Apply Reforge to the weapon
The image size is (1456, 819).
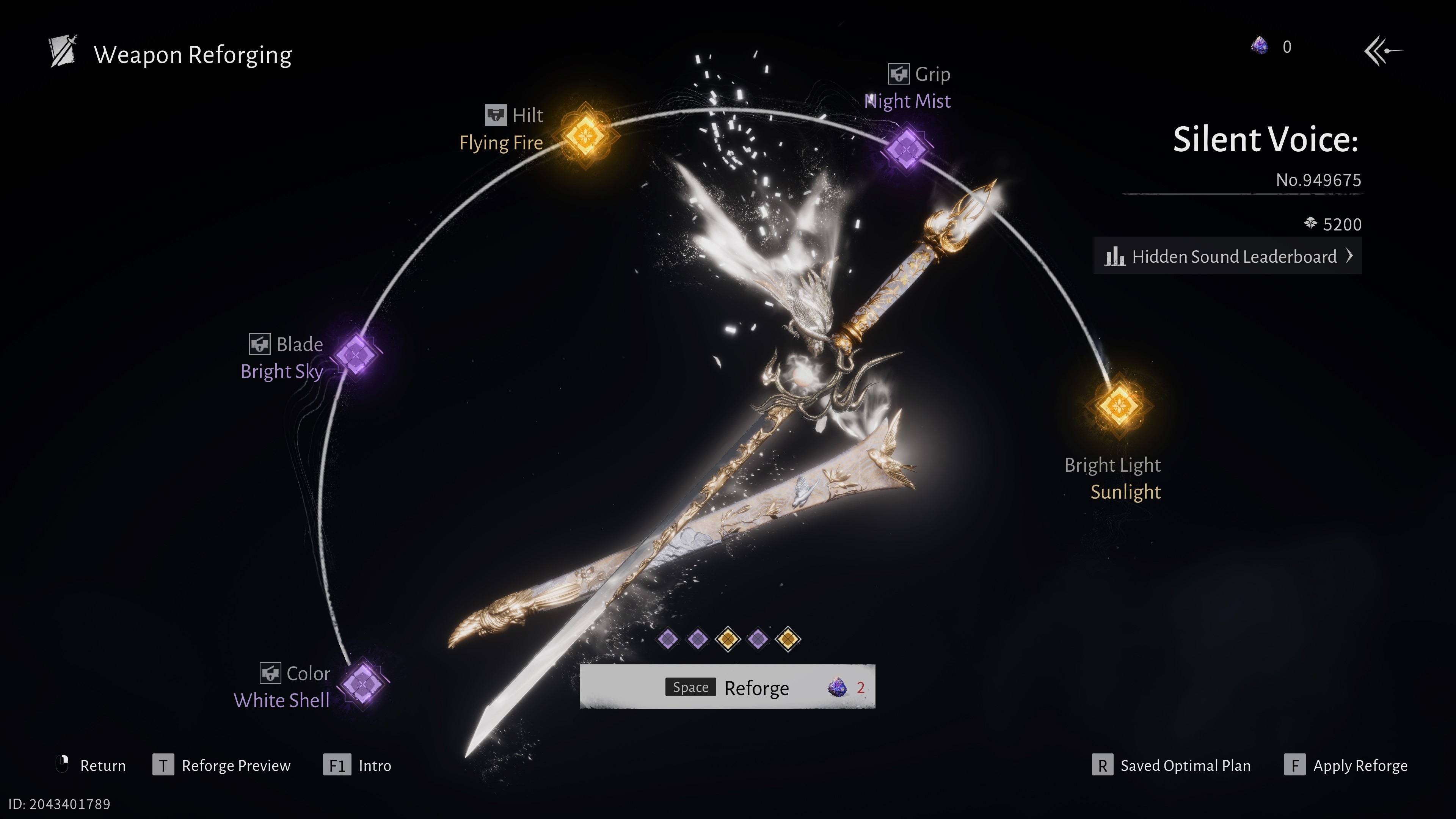[1346, 765]
